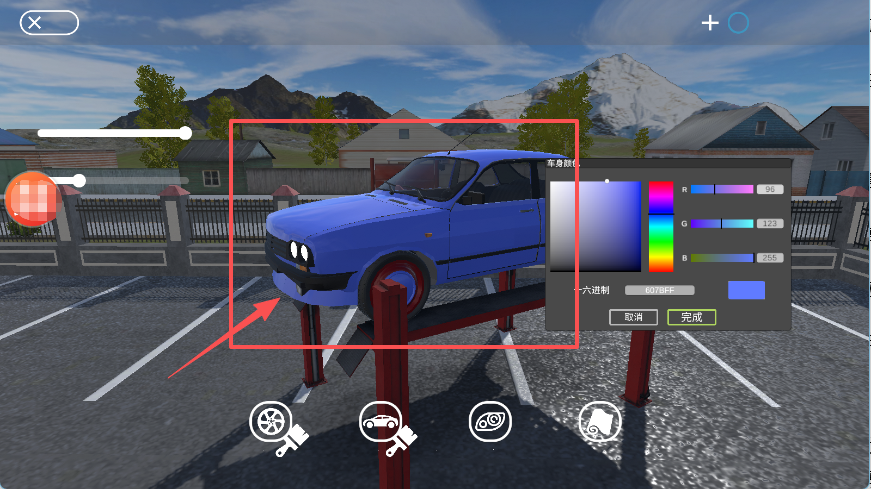Screen dimensions: 871x489
Task: Open the vinyl wrap sticker icon
Action: 600,423
